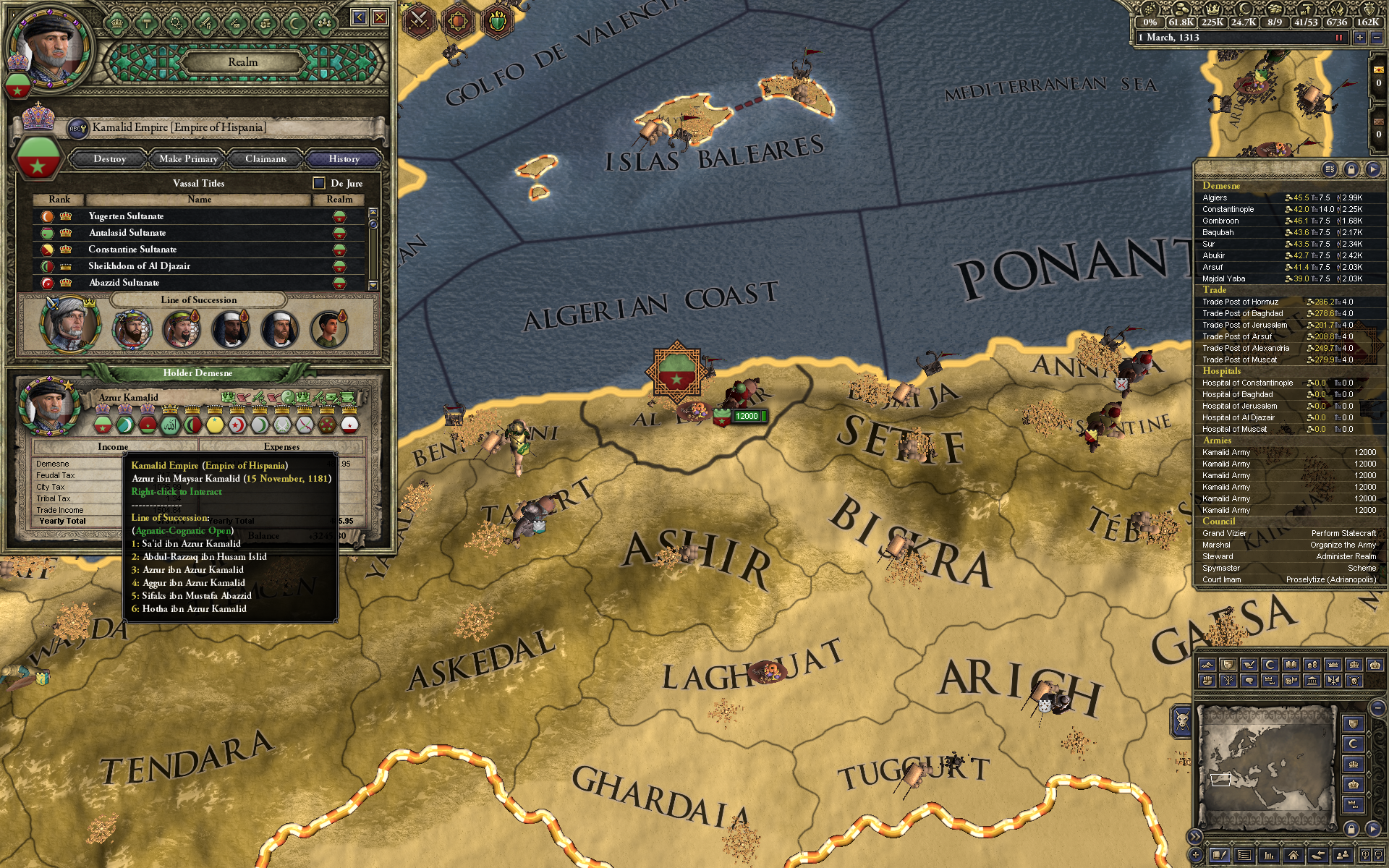
Task: Select the economy map mode
Action: tap(1312, 665)
